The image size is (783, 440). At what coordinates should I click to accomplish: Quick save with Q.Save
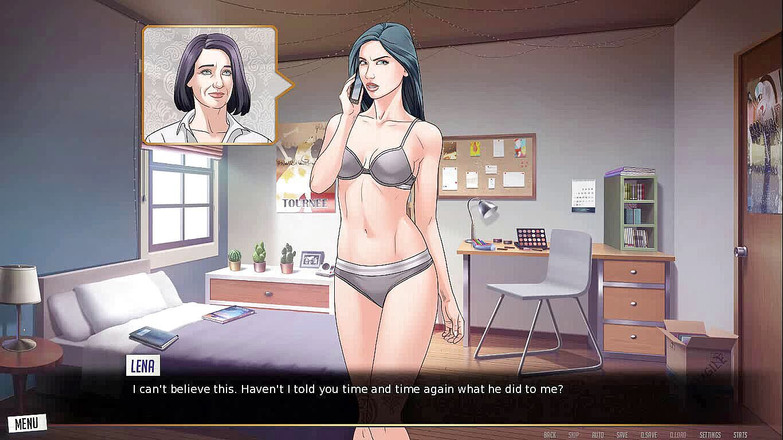click(x=649, y=435)
